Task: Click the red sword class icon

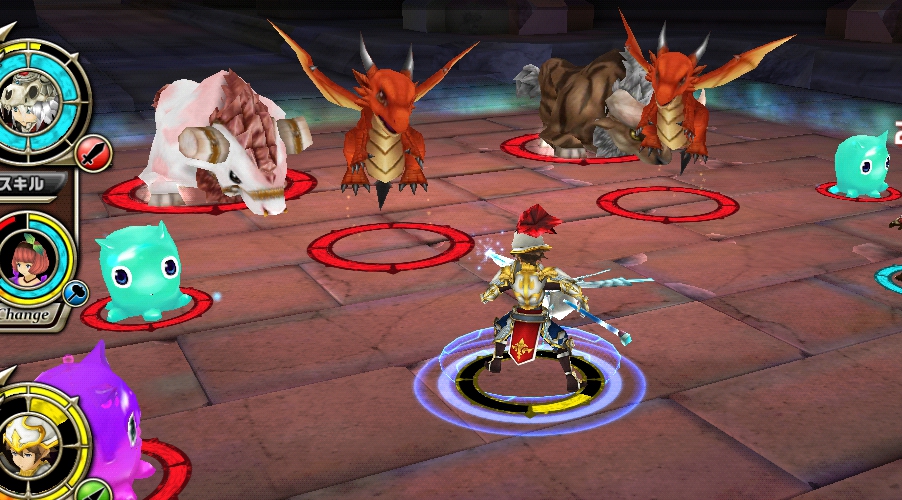Action: pos(94,154)
